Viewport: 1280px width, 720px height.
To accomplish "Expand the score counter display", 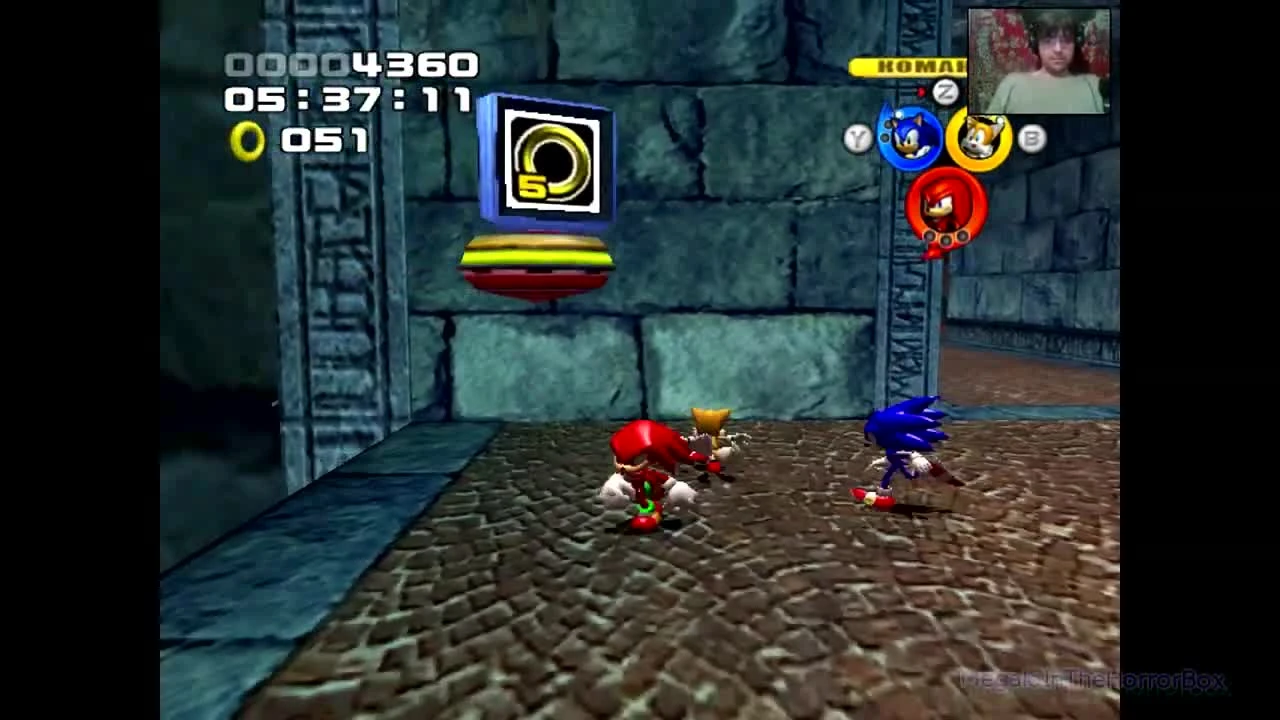I will [352, 65].
